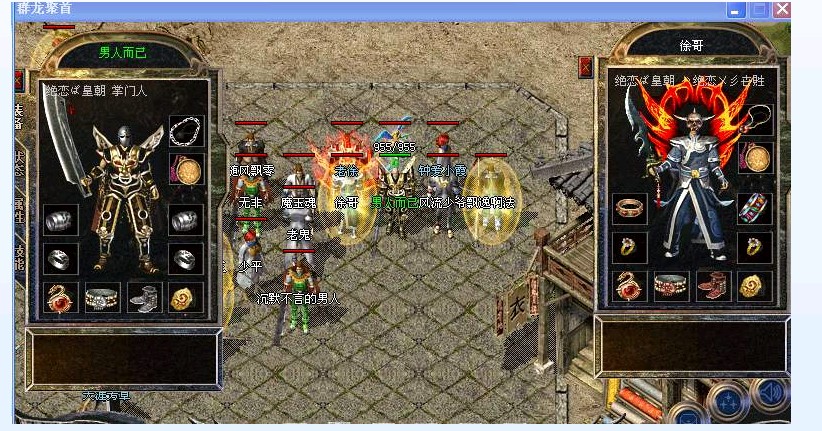Select the red bracelet in 徐哥's panel
The width and height of the screenshot is (822, 431).
[630, 208]
